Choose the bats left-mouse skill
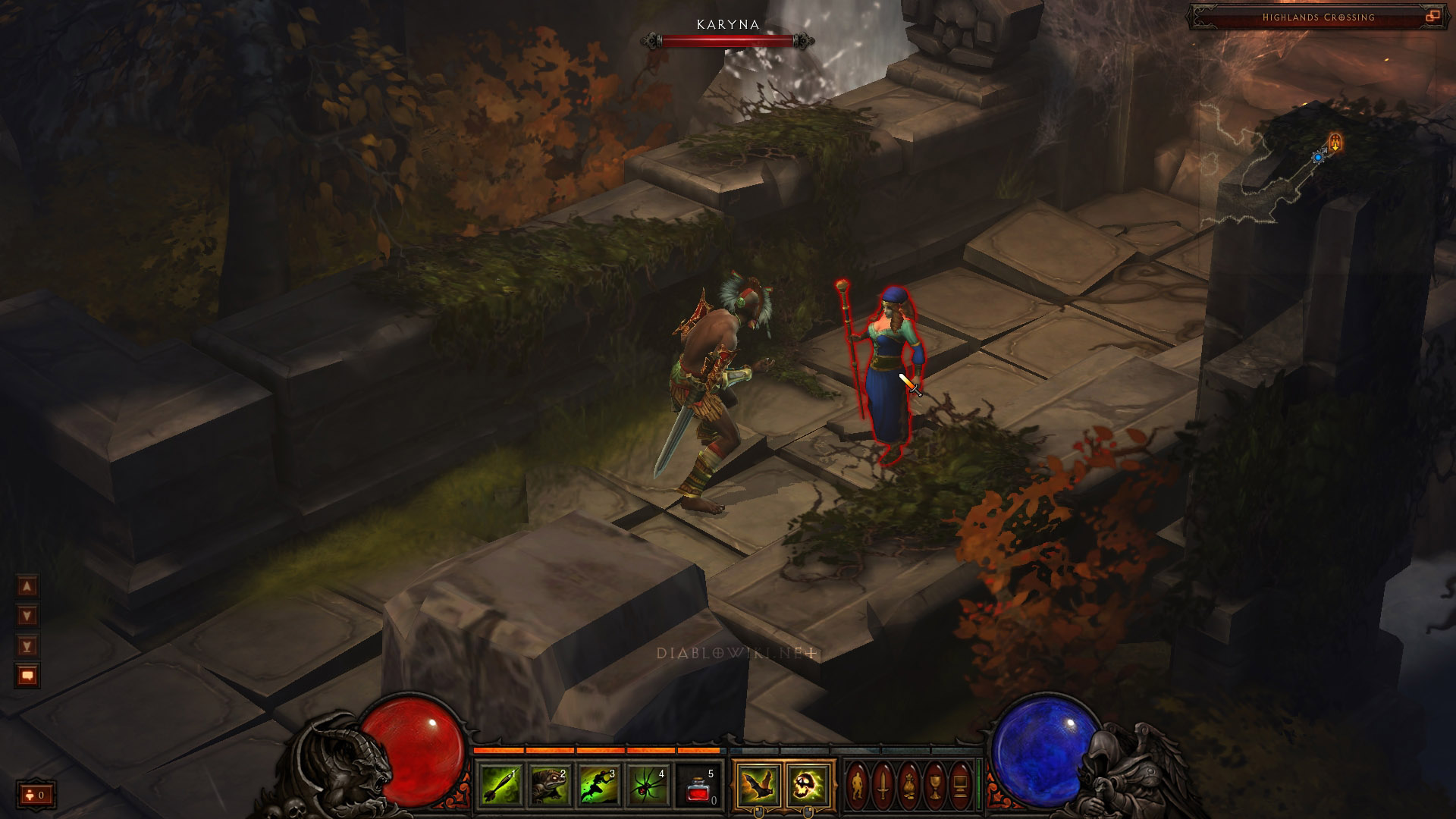 (758, 784)
